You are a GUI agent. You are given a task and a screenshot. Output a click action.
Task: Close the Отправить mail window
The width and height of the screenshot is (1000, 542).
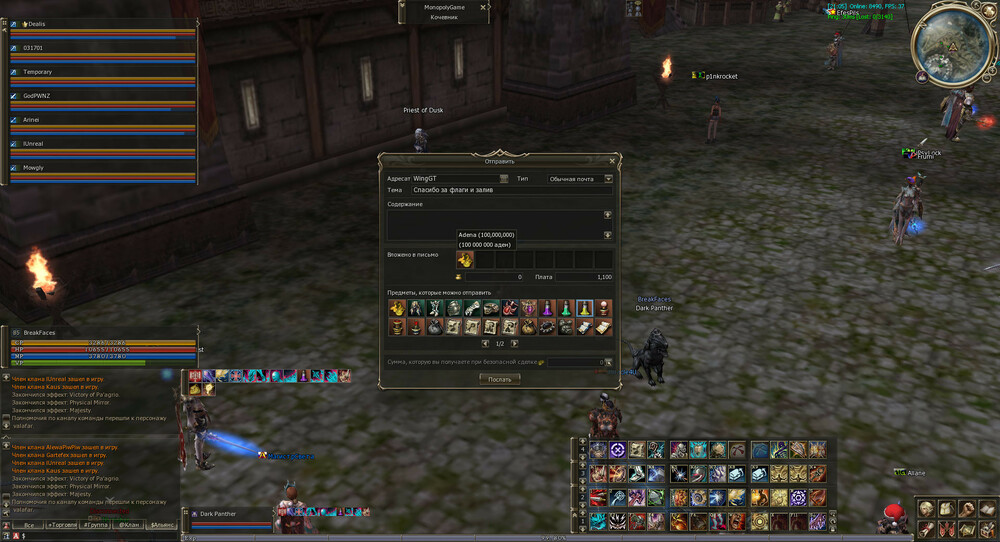(612, 160)
